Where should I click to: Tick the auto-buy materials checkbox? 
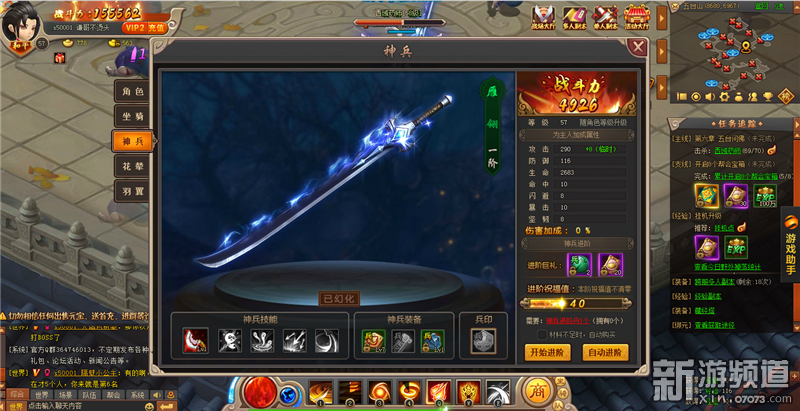pyautogui.click(x=544, y=334)
